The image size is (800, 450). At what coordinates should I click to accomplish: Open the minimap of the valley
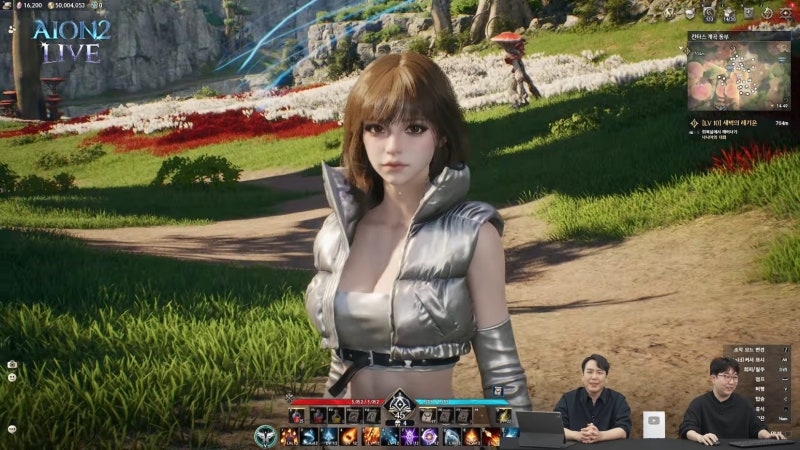742,70
